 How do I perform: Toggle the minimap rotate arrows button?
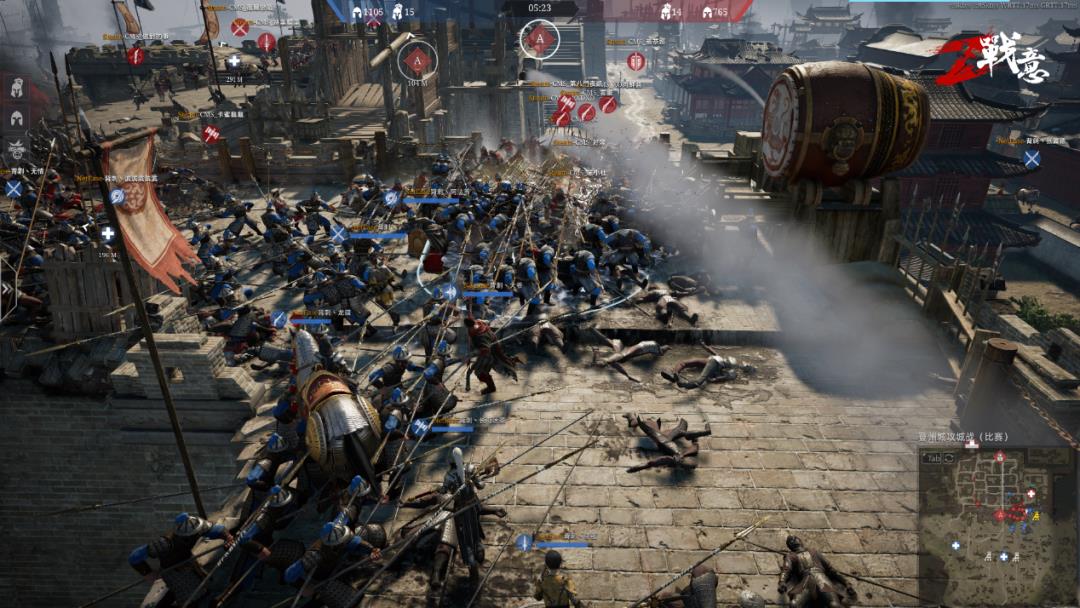point(949,457)
